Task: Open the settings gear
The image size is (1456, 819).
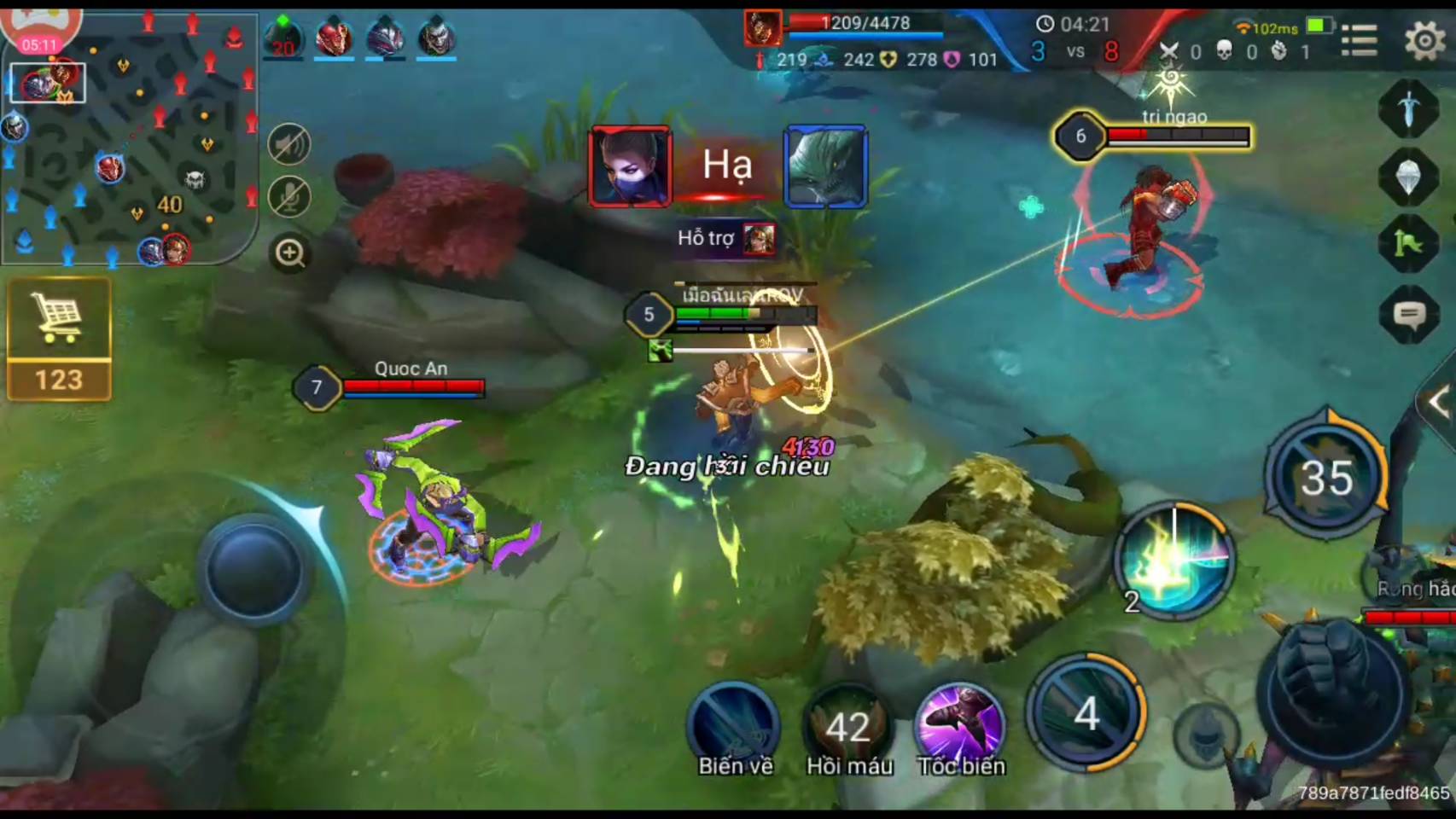Action: coord(1424,39)
